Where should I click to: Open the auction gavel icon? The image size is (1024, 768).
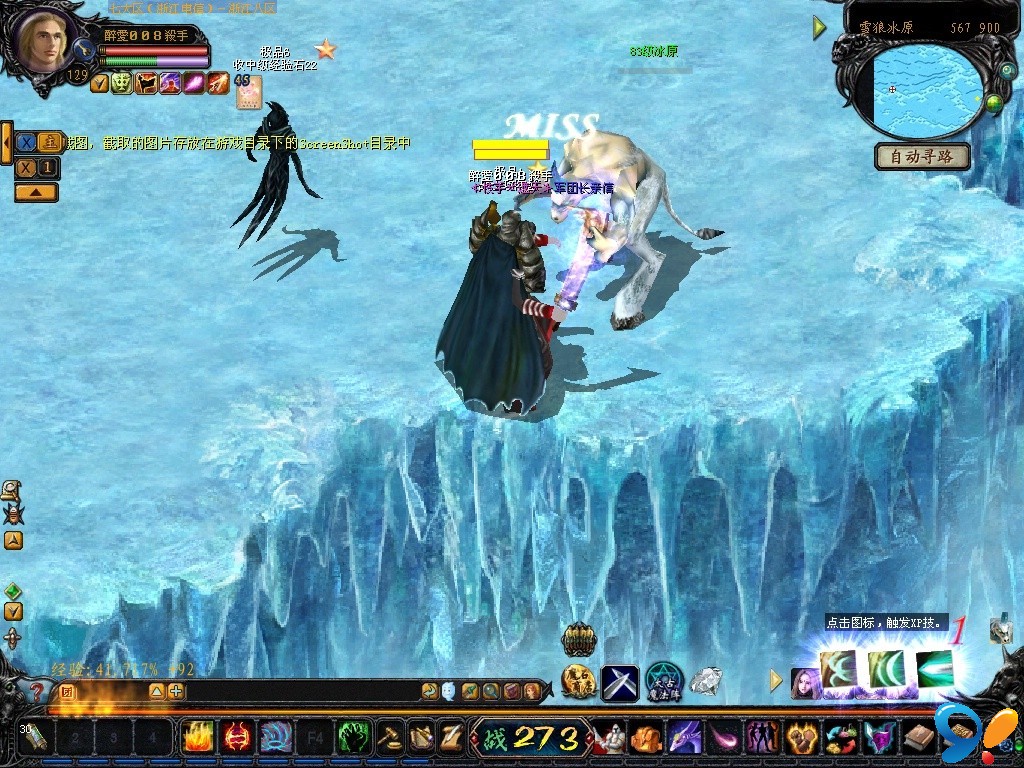[x=390, y=738]
